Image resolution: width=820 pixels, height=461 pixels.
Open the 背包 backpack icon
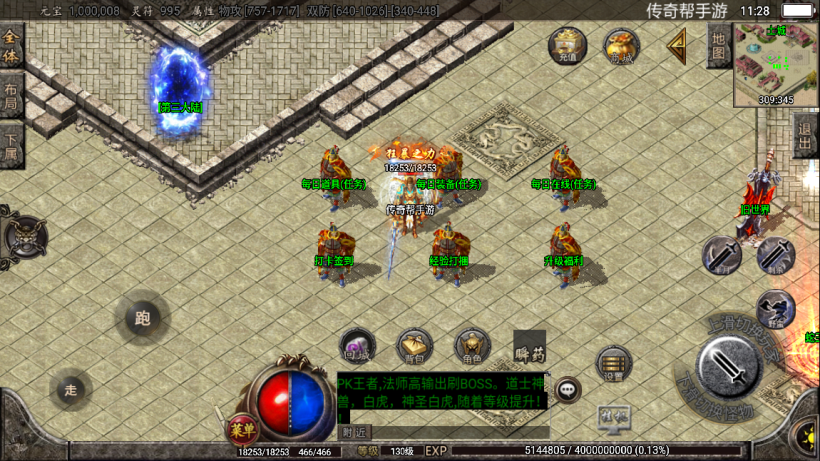414,345
